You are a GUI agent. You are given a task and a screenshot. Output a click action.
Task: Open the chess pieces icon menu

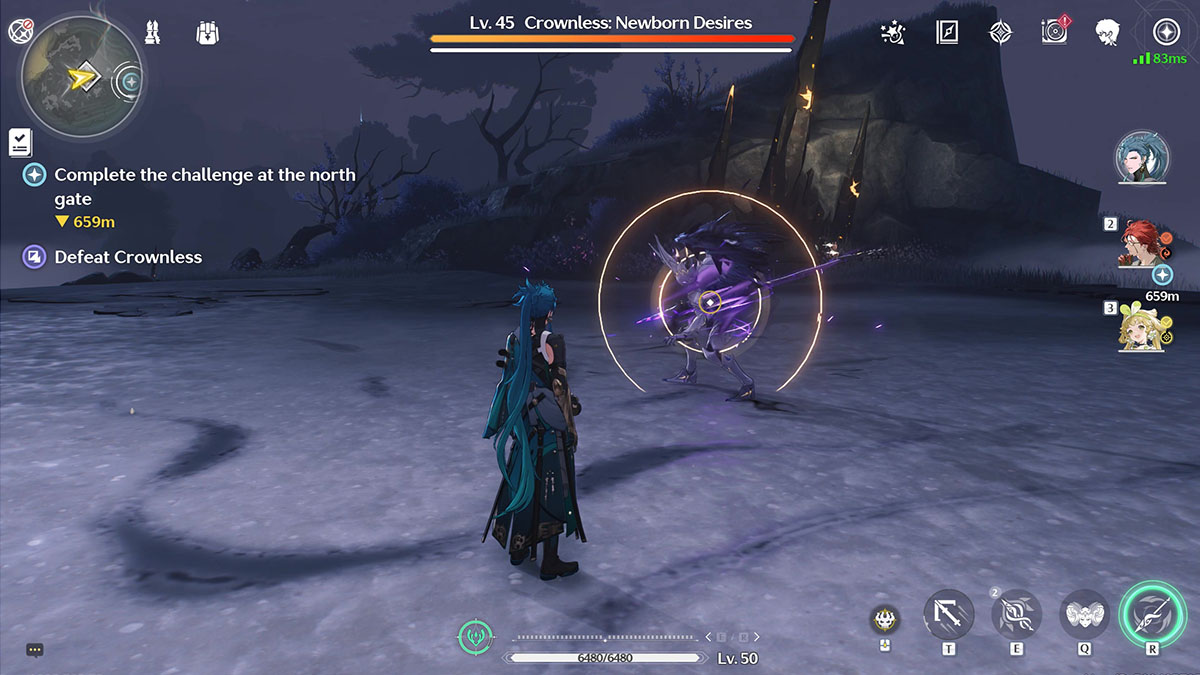pyautogui.click(x=154, y=32)
